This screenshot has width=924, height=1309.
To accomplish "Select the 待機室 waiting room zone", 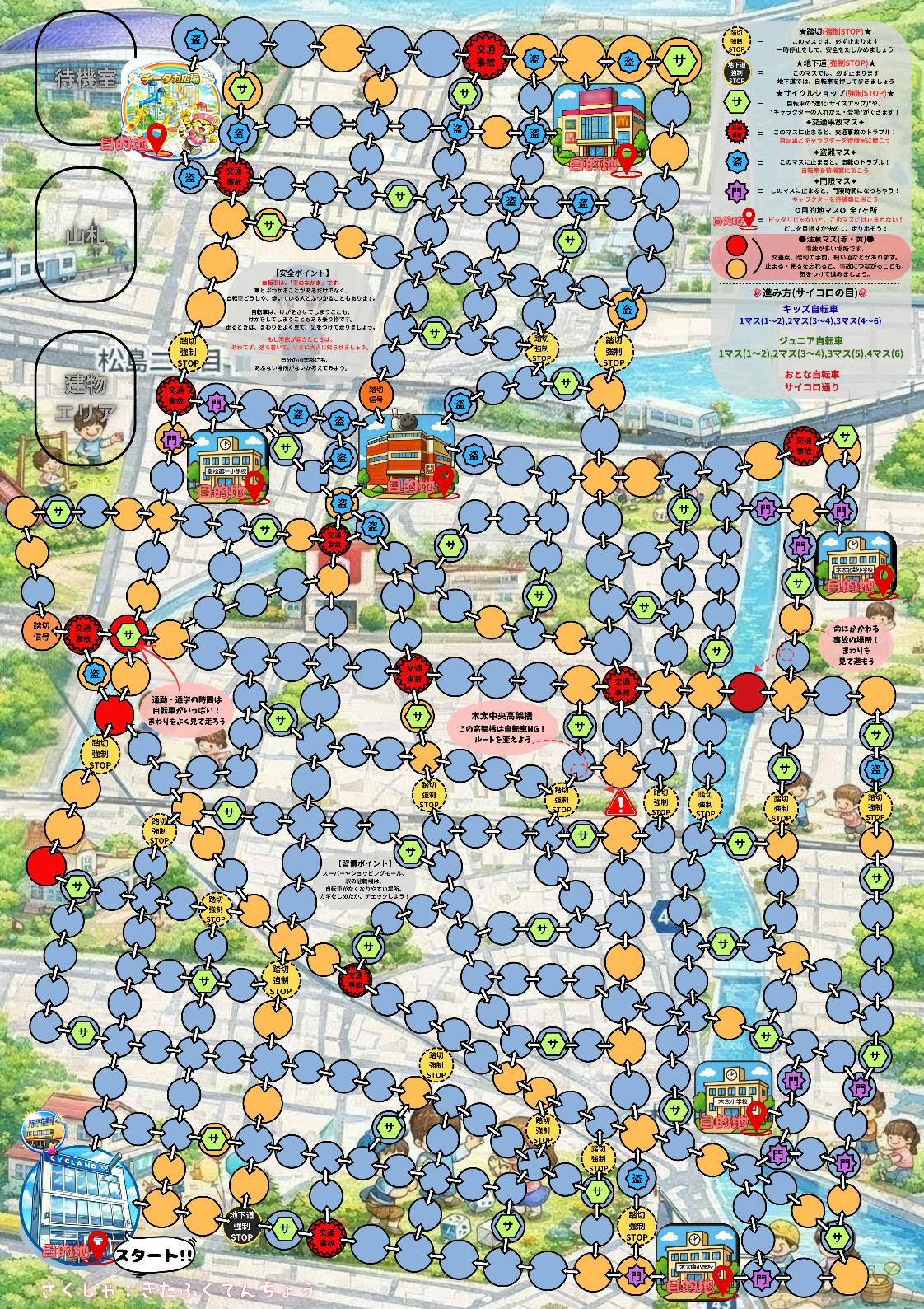I will click(85, 79).
